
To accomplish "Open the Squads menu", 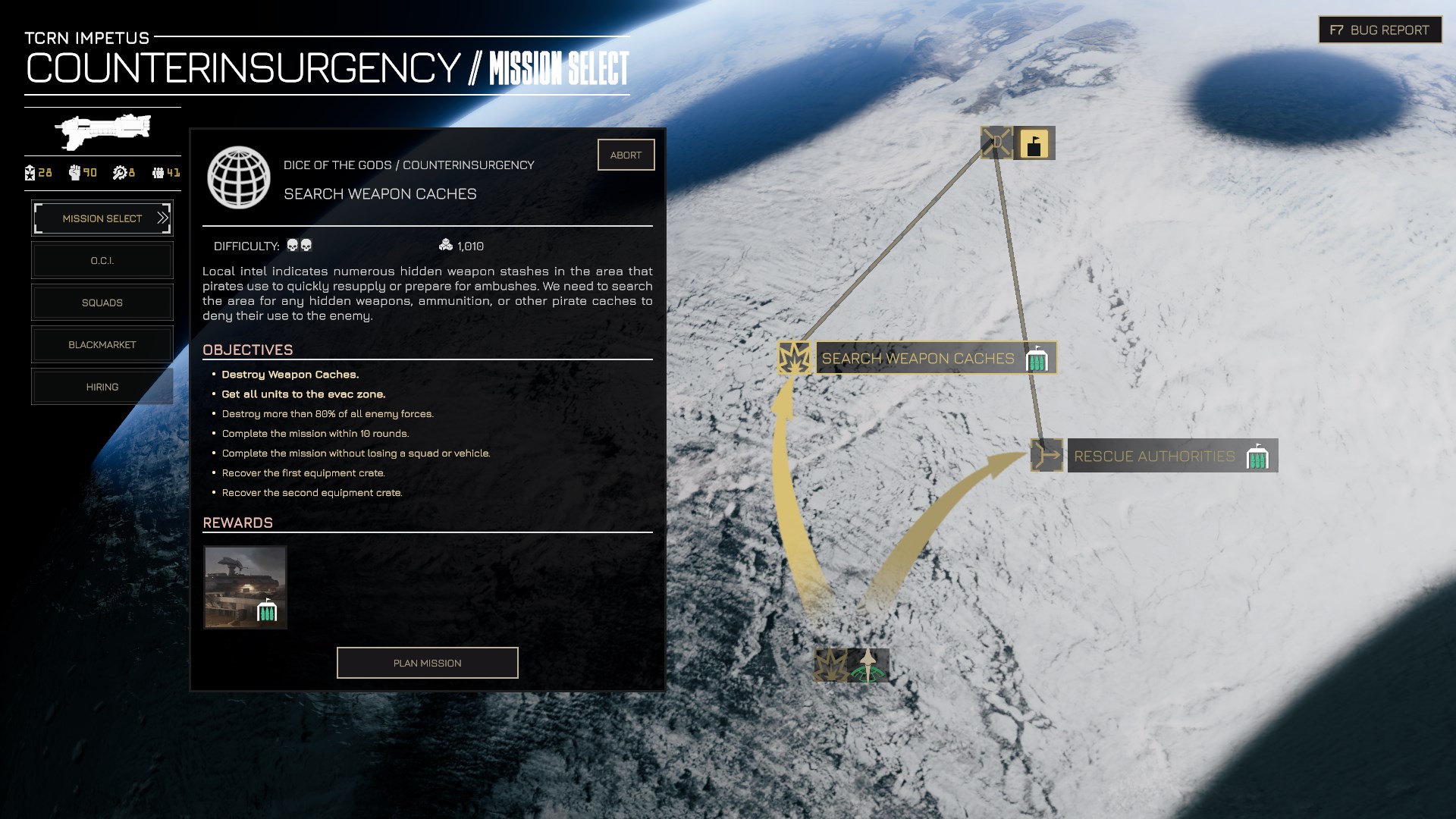I will 102,303.
